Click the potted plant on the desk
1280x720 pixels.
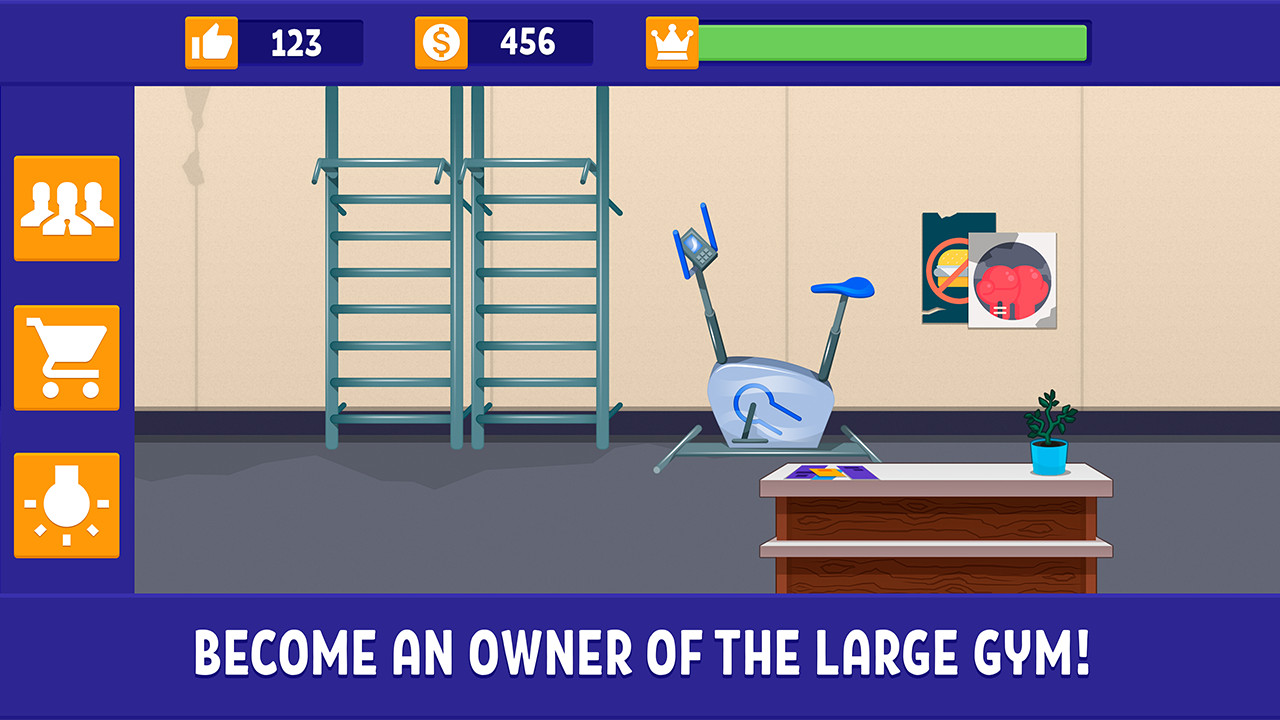(1047, 430)
